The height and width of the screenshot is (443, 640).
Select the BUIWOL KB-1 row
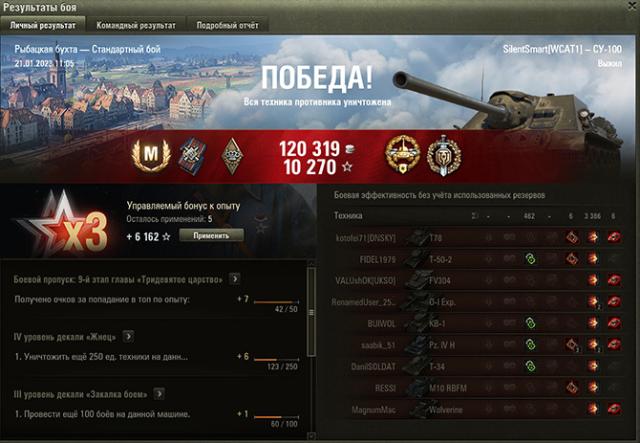(480, 324)
